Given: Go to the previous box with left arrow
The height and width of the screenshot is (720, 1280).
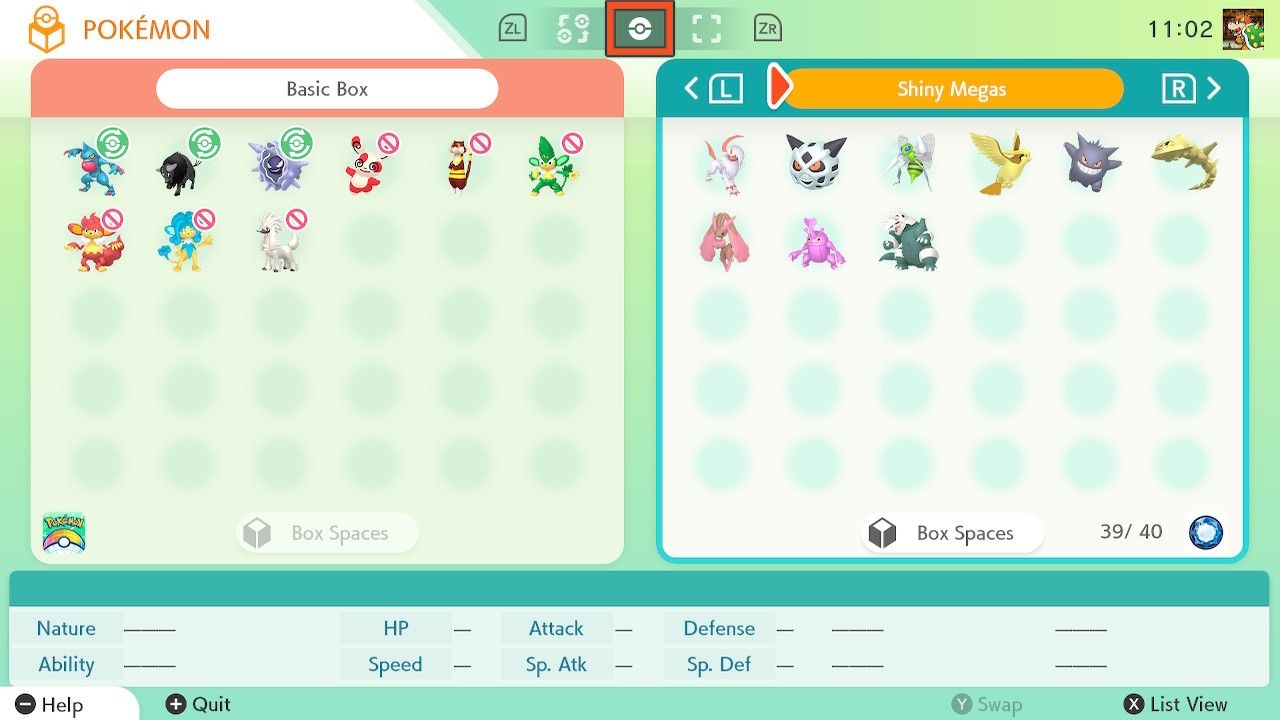Looking at the screenshot, I should click(x=712, y=89).
